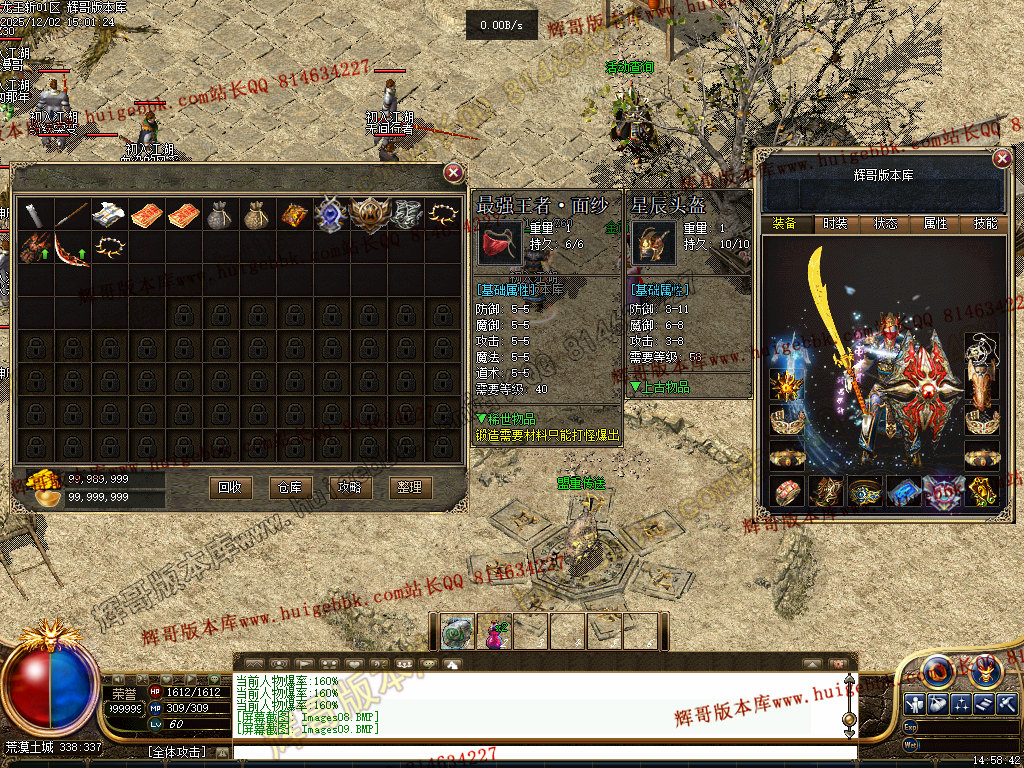Sort the bag with 整理 button
1024x768 pixels.
(409, 487)
